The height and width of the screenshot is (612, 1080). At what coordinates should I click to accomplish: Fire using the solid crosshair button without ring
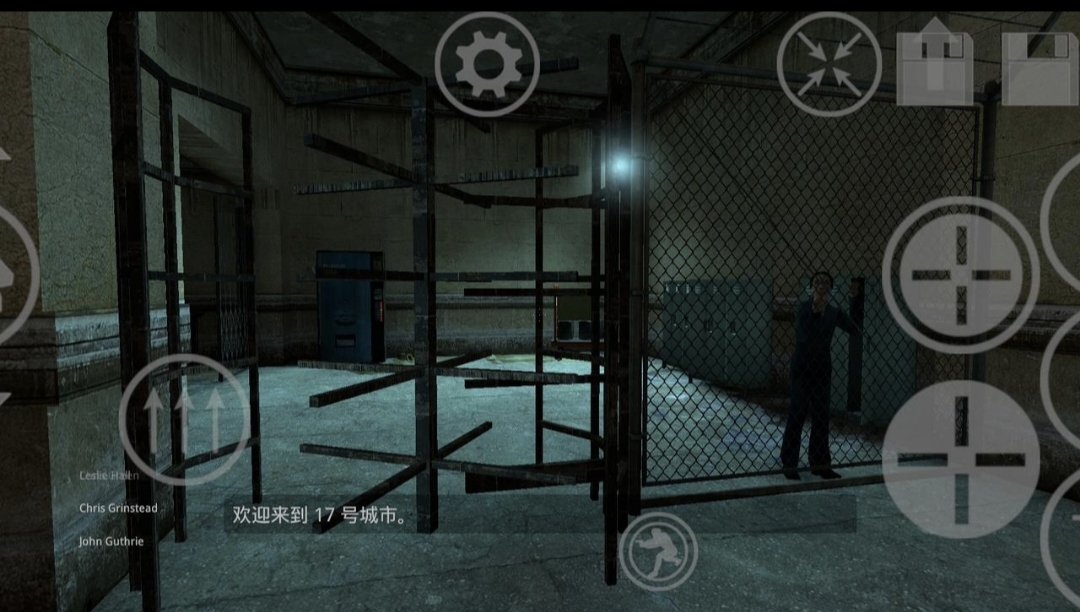coord(961,459)
